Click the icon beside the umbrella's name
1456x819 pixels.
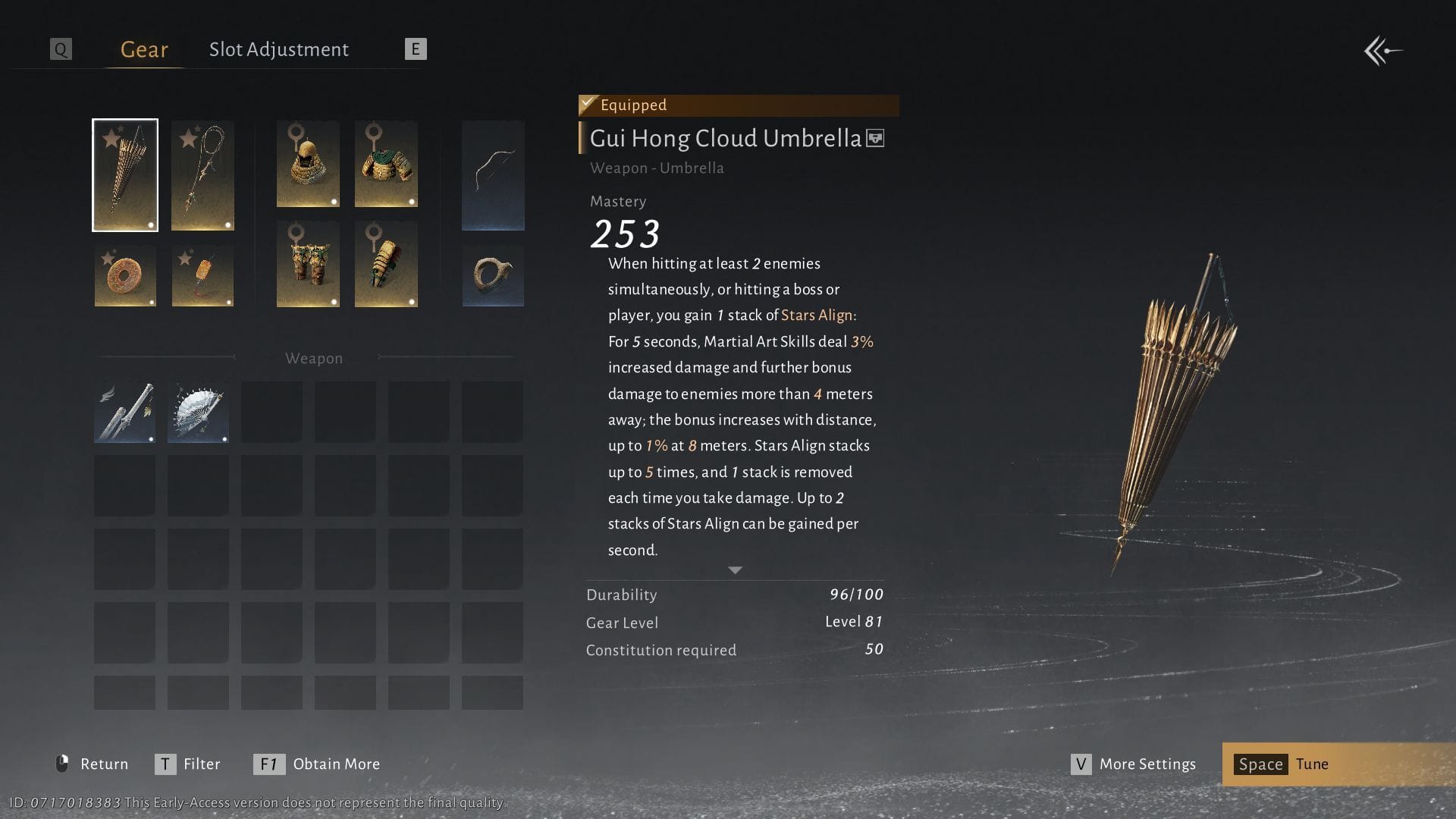(874, 139)
